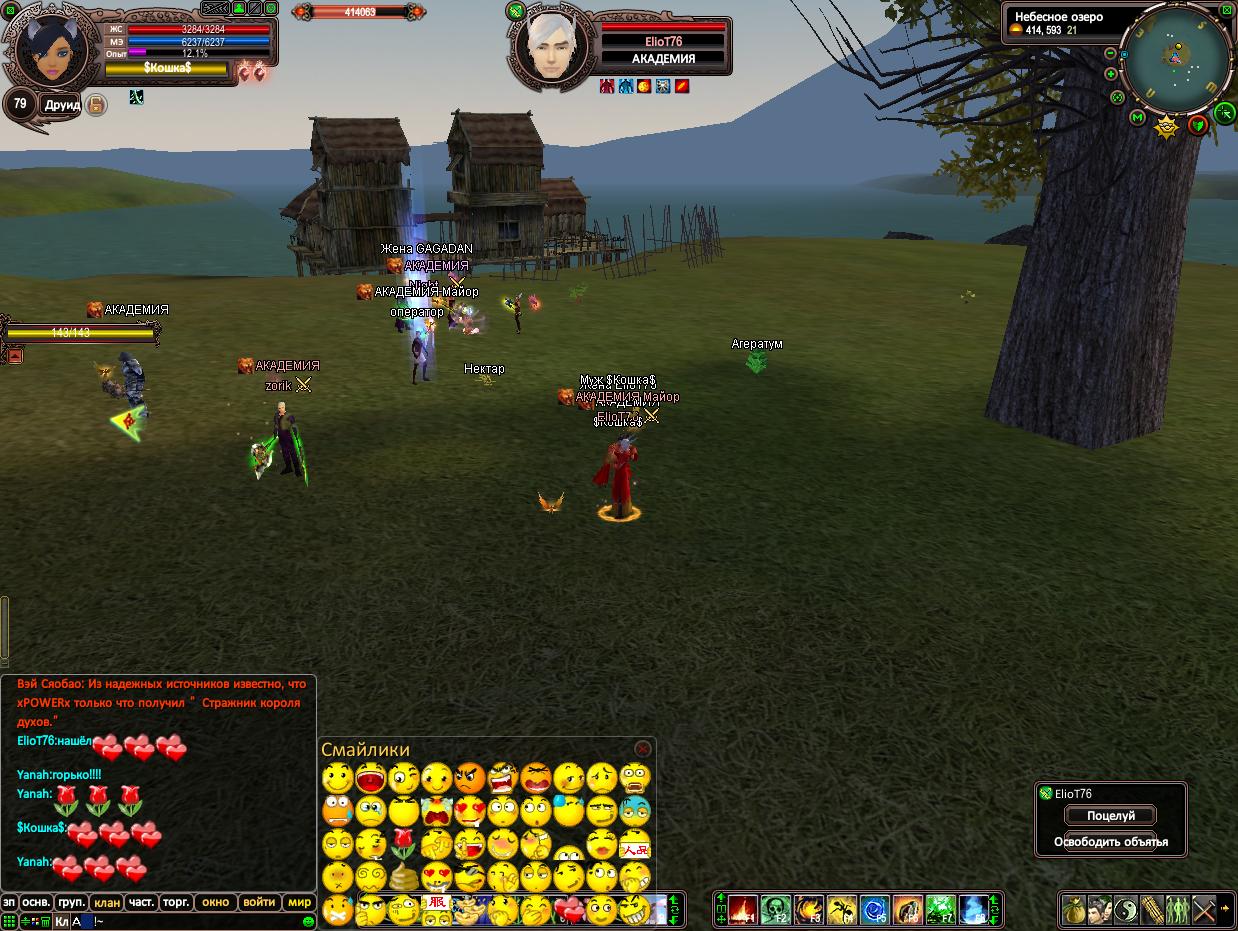Open the мир chat channel tab

pyautogui.click(x=300, y=902)
